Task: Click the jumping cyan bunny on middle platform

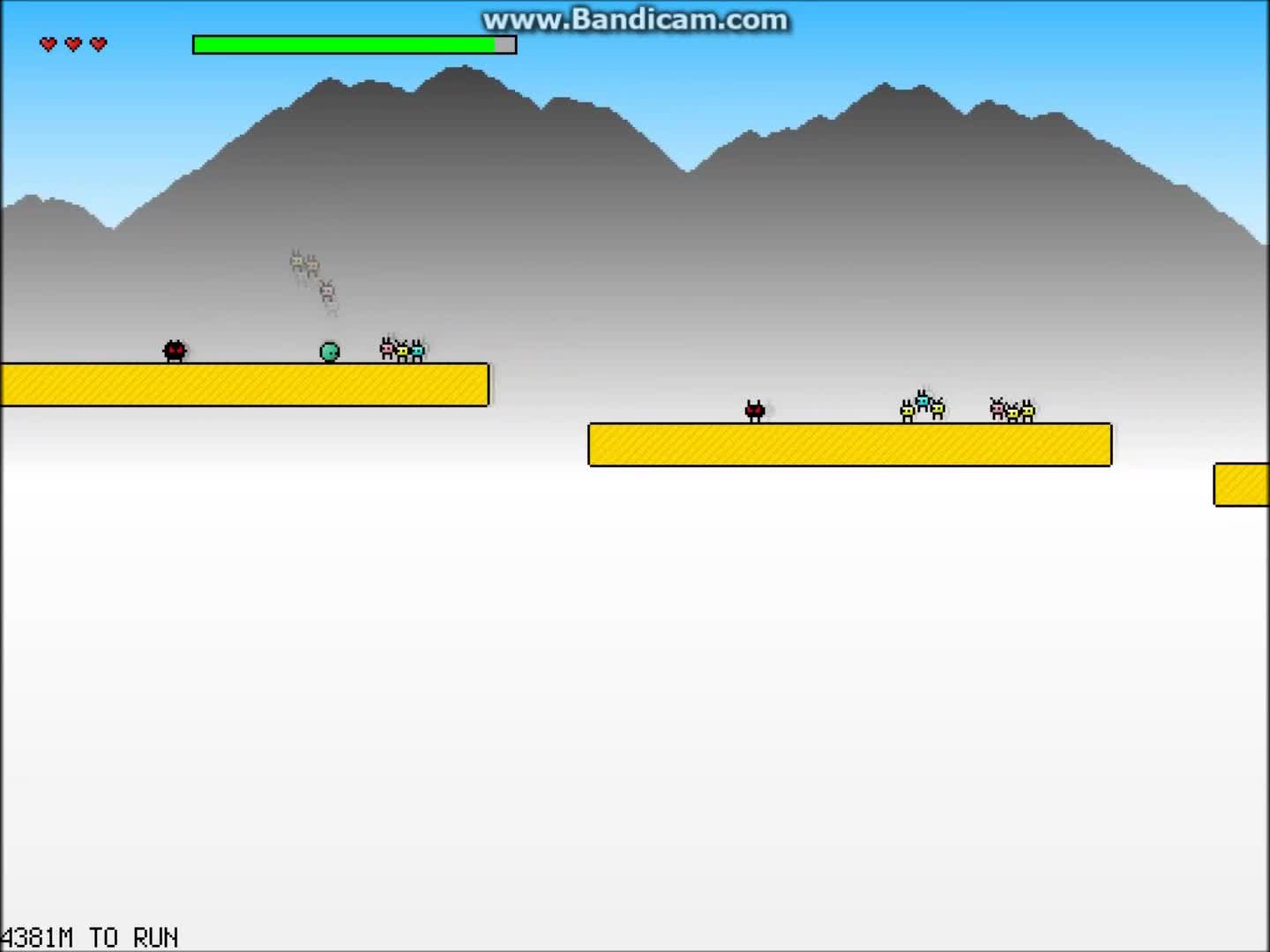Action: (x=923, y=401)
